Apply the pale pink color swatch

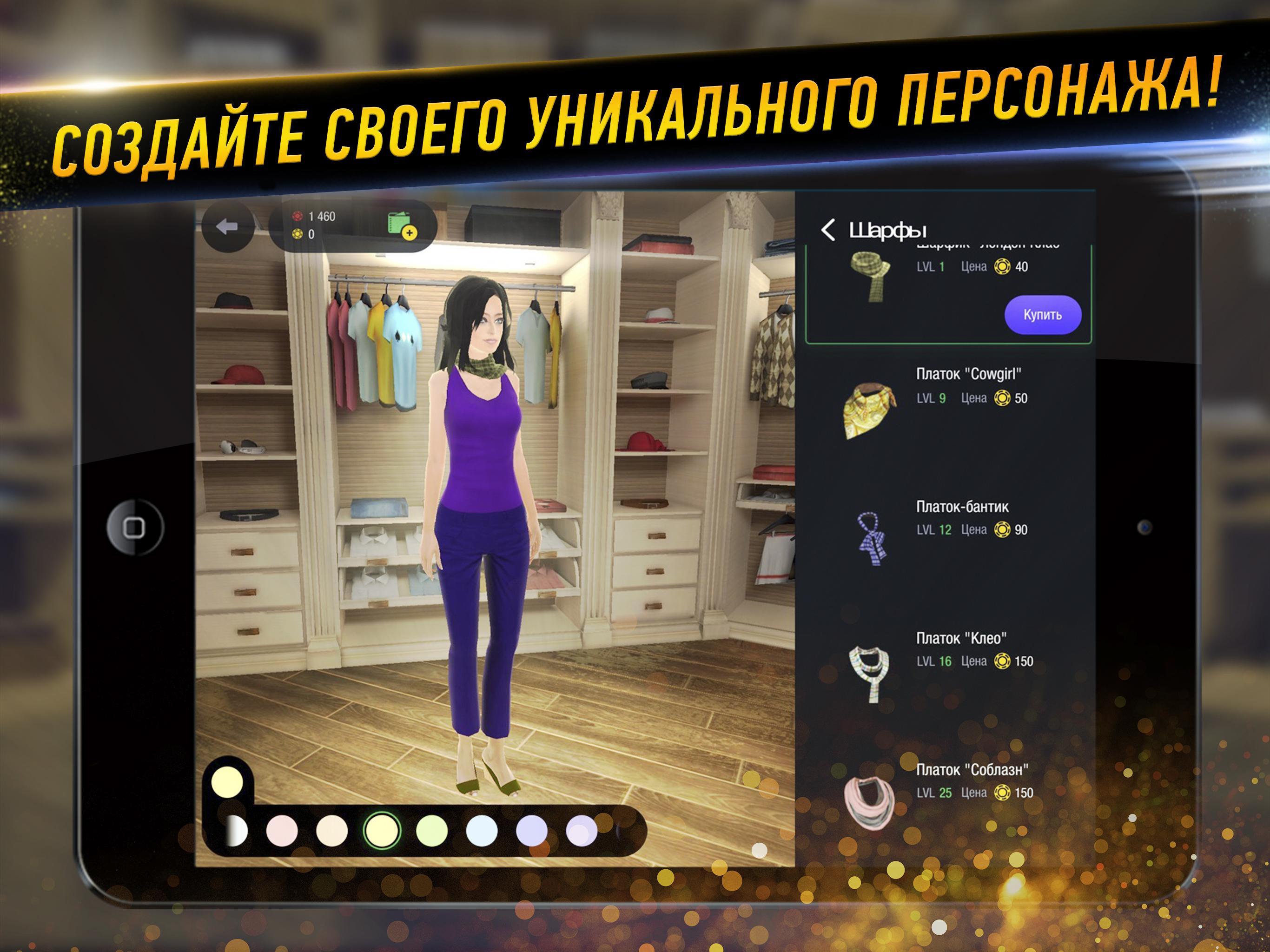(x=282, y=831)
